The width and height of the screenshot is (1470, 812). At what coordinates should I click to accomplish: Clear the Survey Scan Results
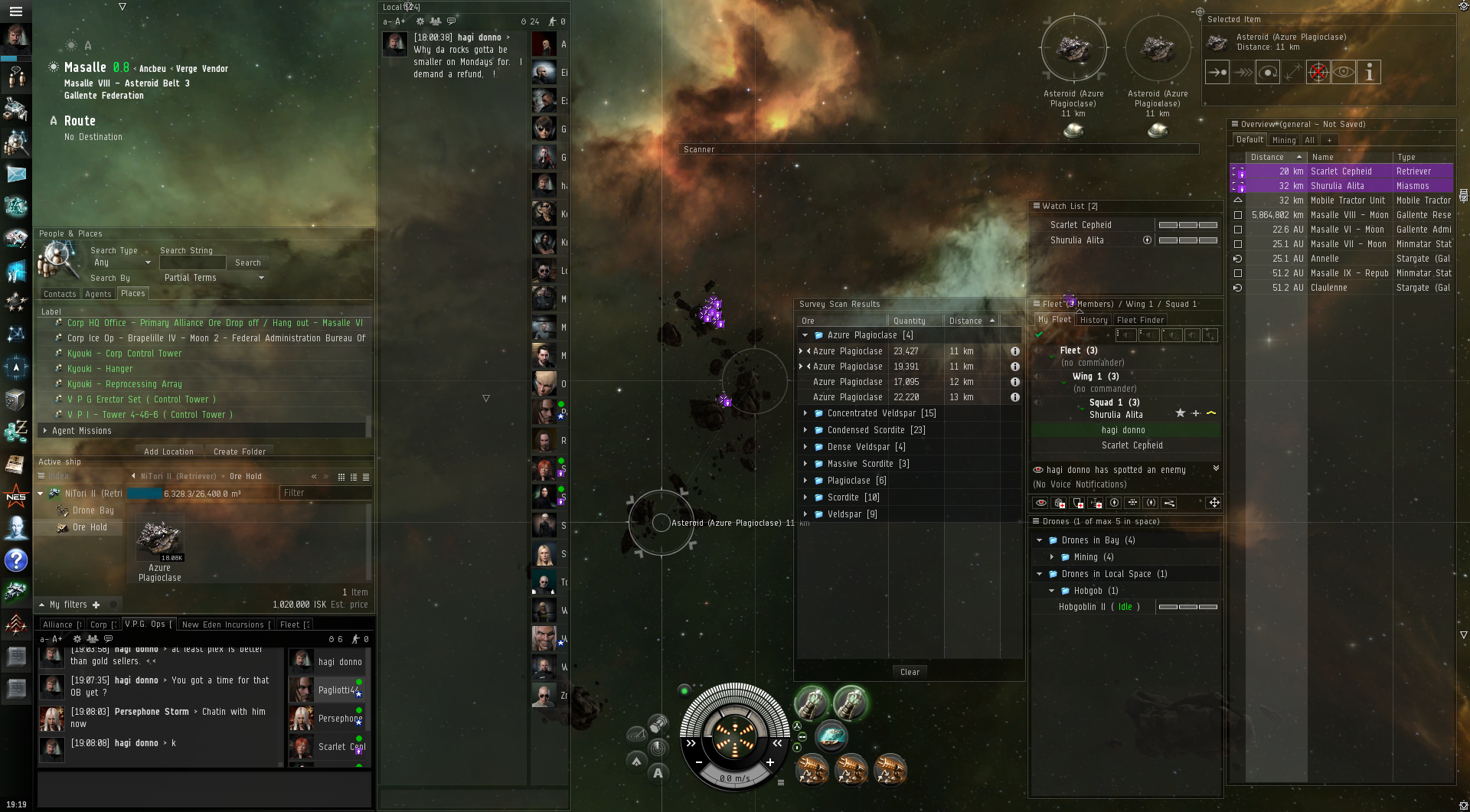[x=910, y=672]
